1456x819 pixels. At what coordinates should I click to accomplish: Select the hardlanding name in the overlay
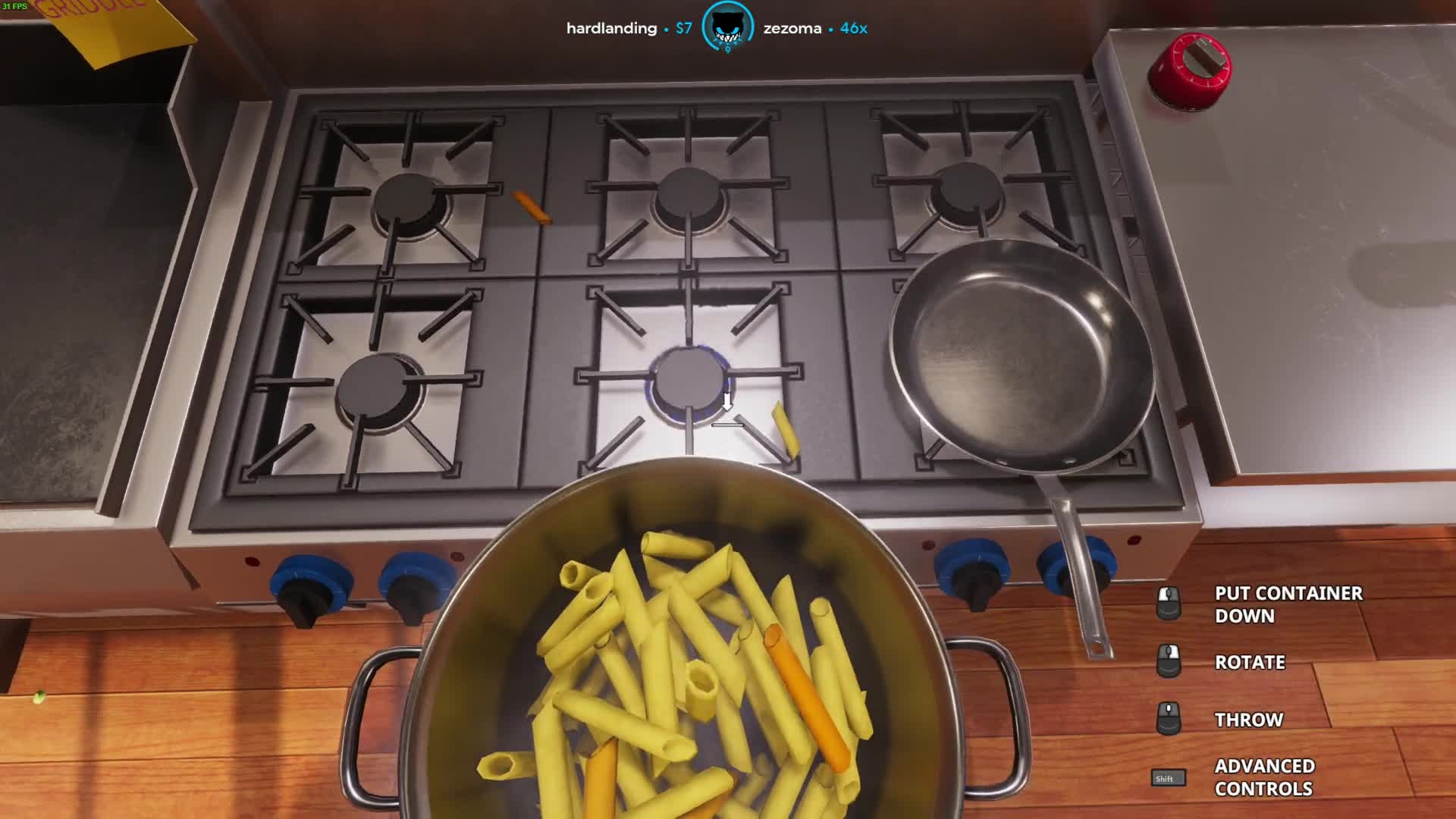pyautogui.click(x=611, y=29)
